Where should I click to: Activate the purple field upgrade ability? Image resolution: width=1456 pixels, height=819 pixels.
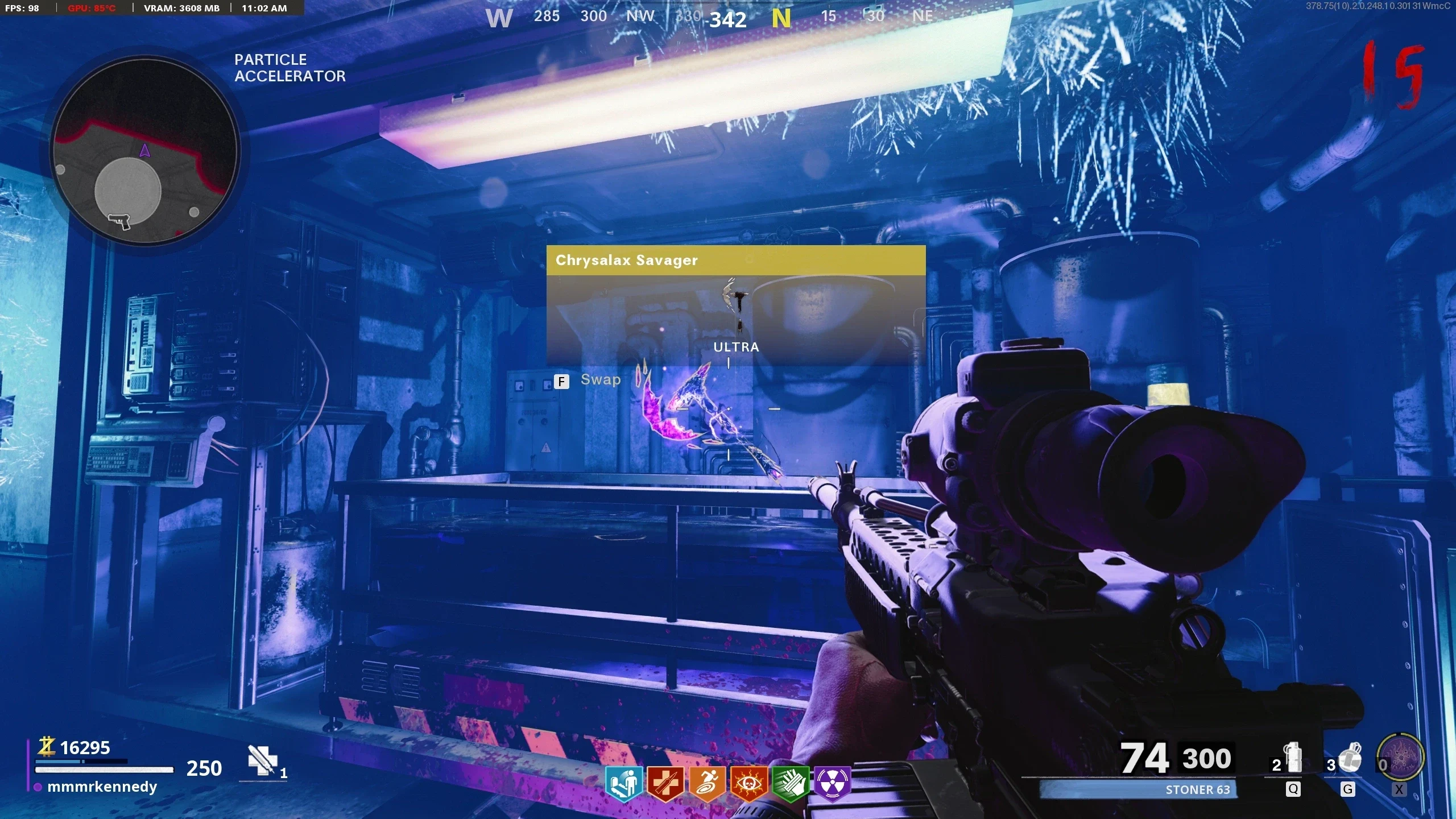click(1400, 758)
